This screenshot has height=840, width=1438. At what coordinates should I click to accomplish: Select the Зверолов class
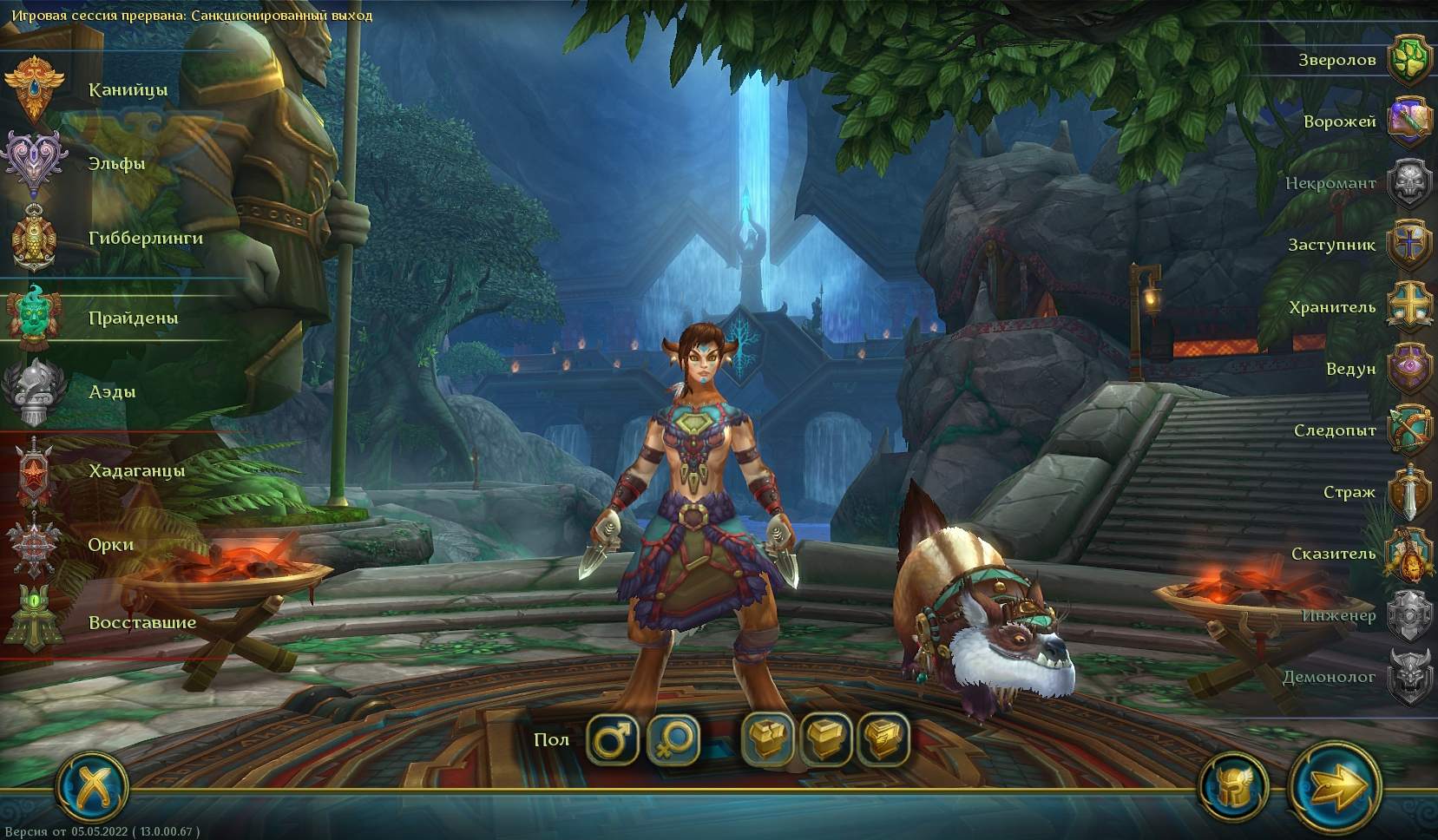coord(1408,60)
